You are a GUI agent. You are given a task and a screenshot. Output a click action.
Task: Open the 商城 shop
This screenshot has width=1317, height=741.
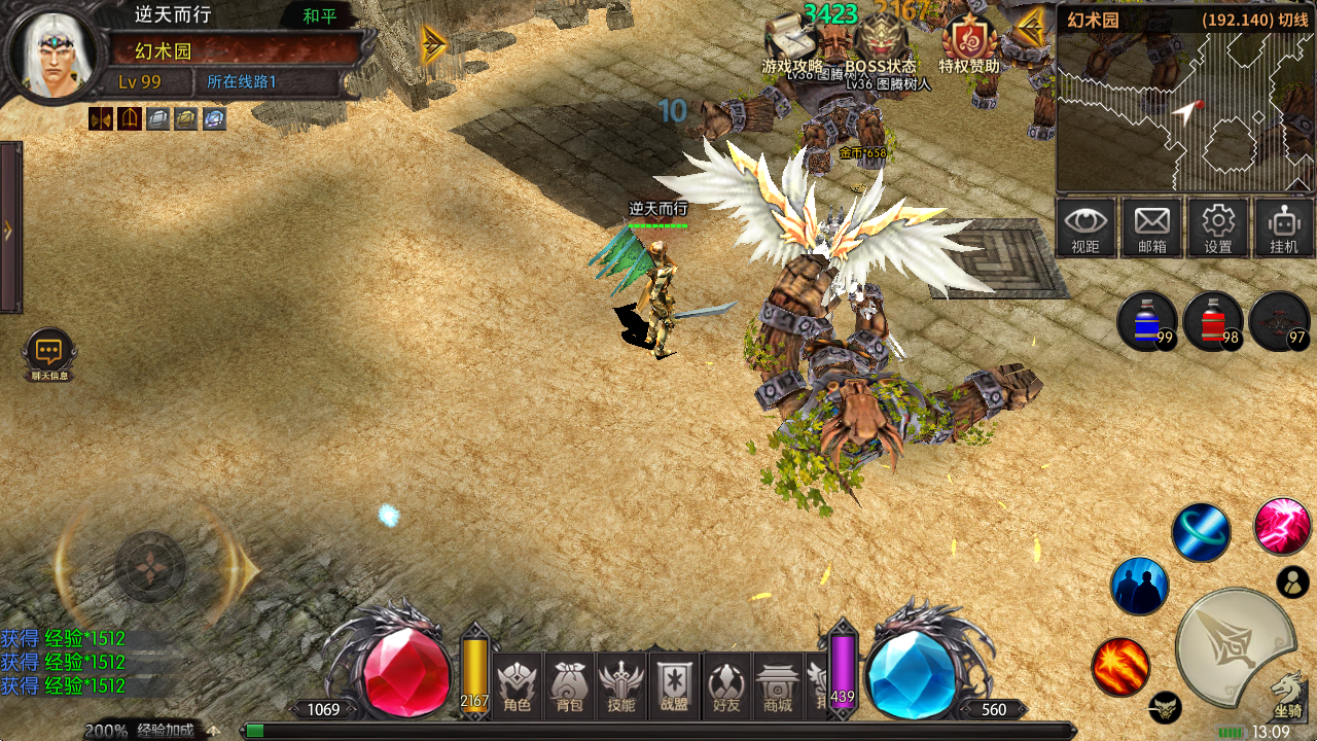pos(777,686)
